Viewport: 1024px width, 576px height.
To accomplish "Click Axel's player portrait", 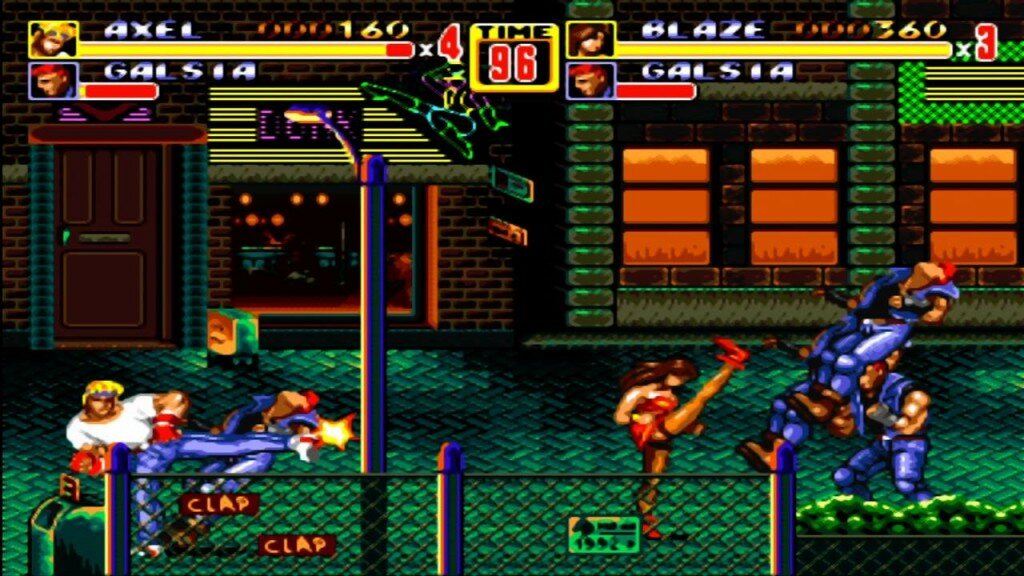I will point(47,39).
